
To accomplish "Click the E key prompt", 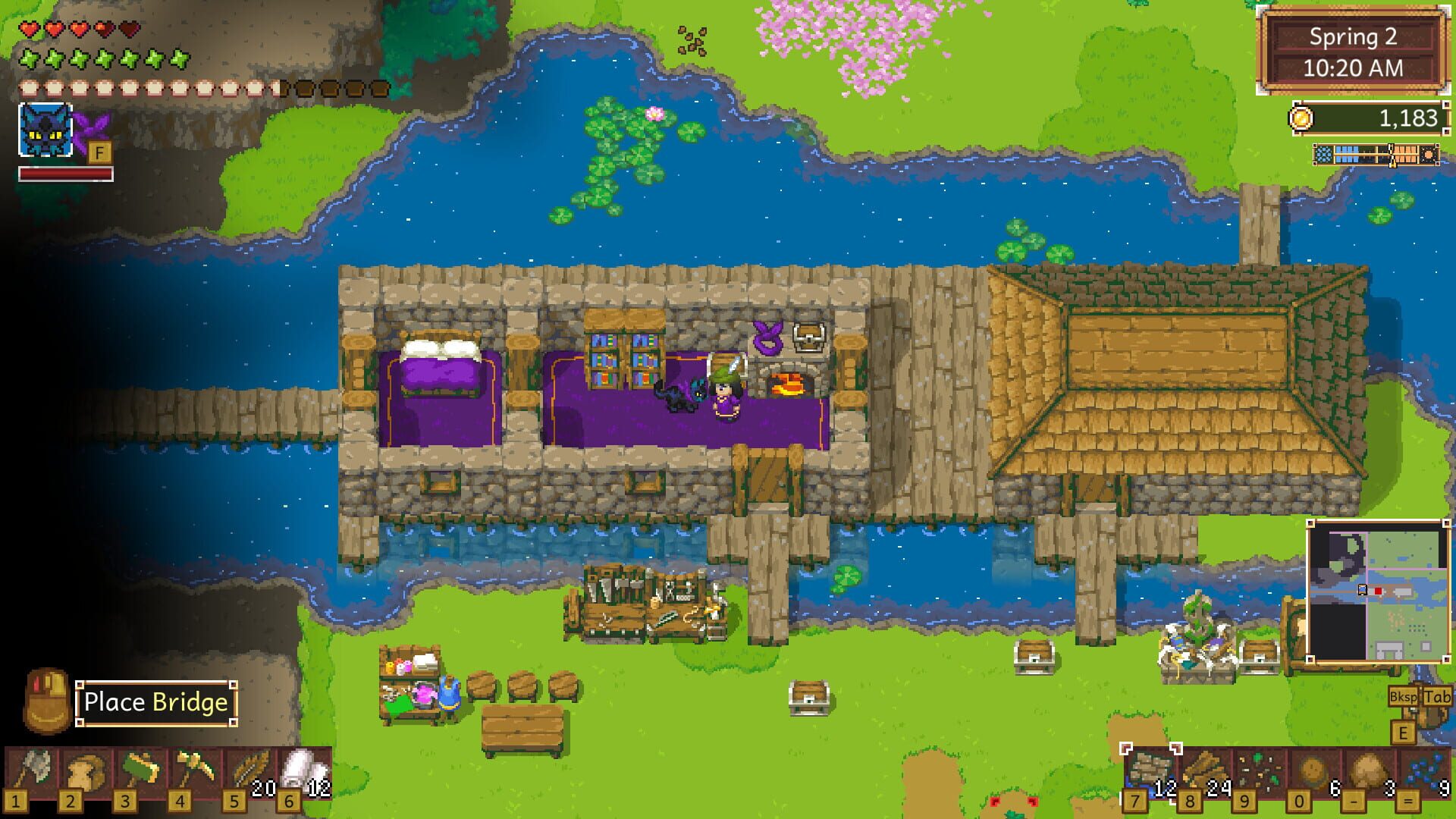I will coord(1403,734).
